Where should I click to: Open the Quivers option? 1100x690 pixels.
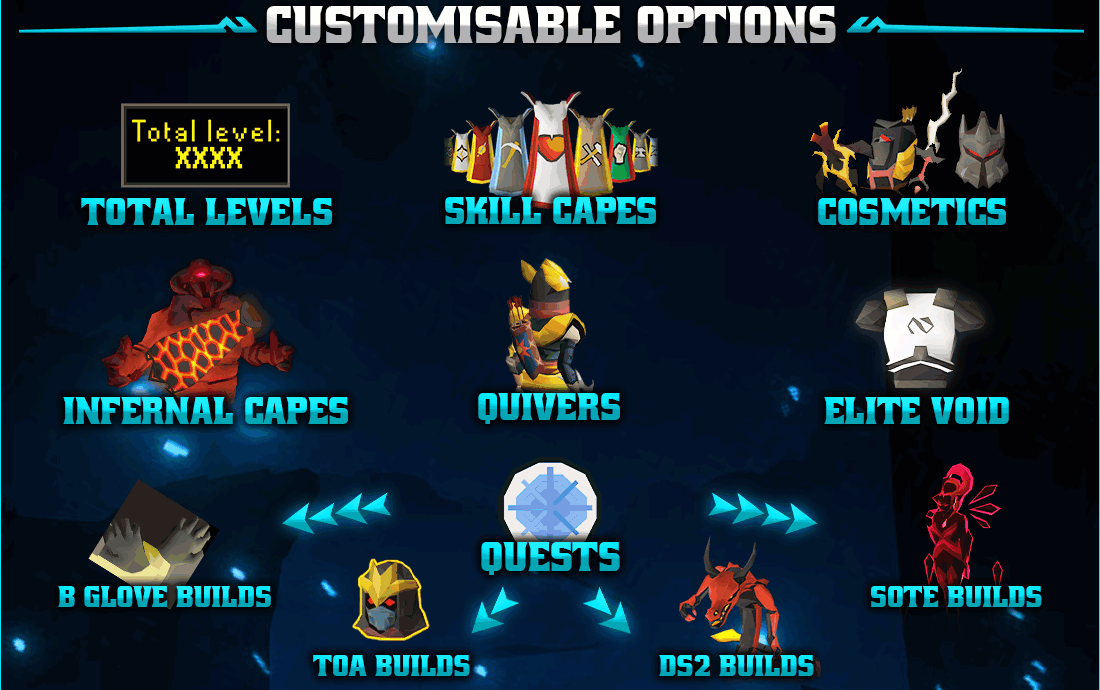coord(549,407)
